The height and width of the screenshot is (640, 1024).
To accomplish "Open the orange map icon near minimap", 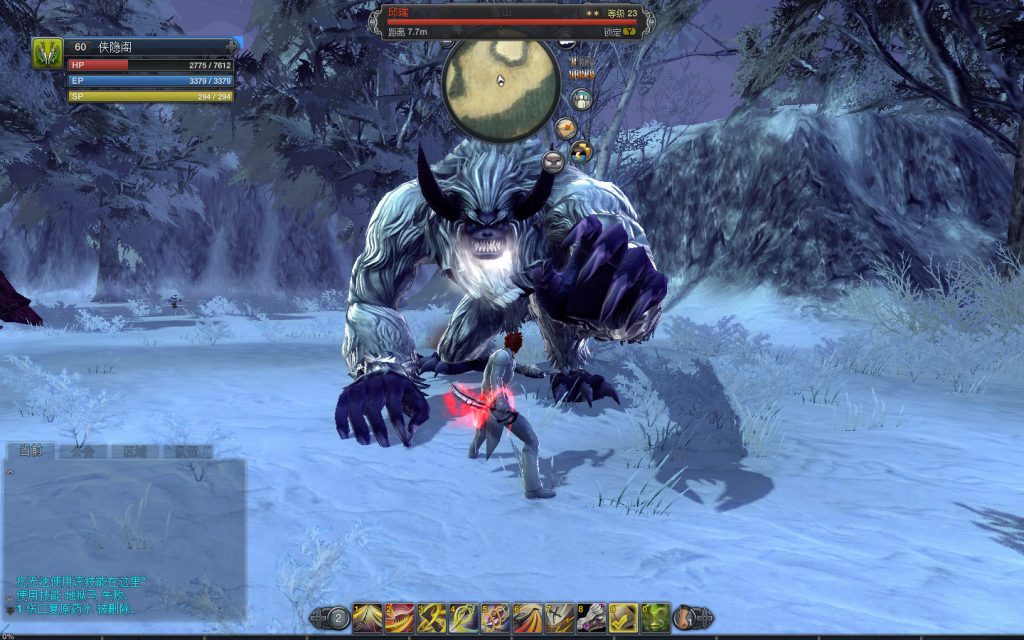I will 565,127.
